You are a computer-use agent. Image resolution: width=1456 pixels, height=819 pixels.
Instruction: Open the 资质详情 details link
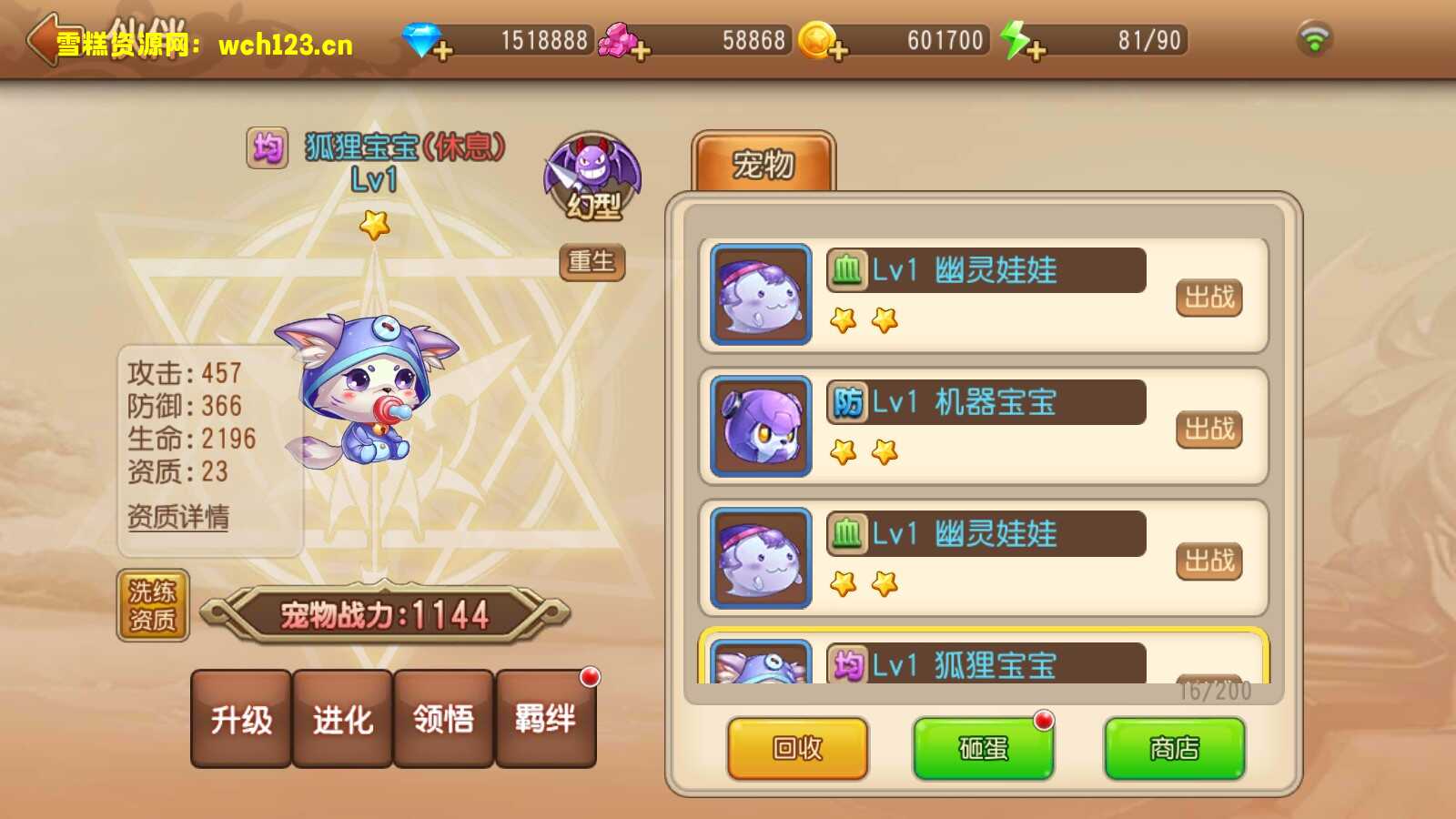(178, 517)
